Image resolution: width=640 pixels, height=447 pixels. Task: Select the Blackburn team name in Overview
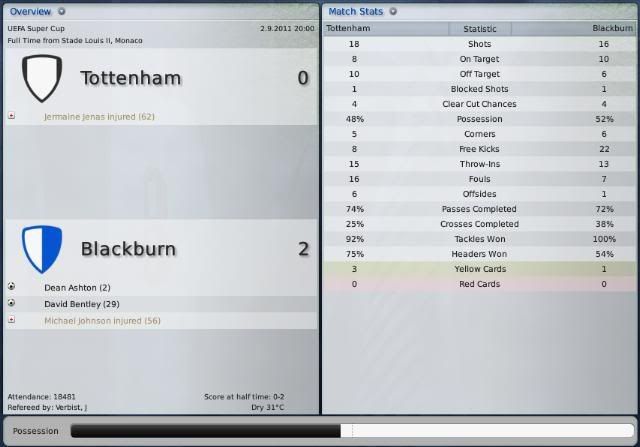(128, 249)
